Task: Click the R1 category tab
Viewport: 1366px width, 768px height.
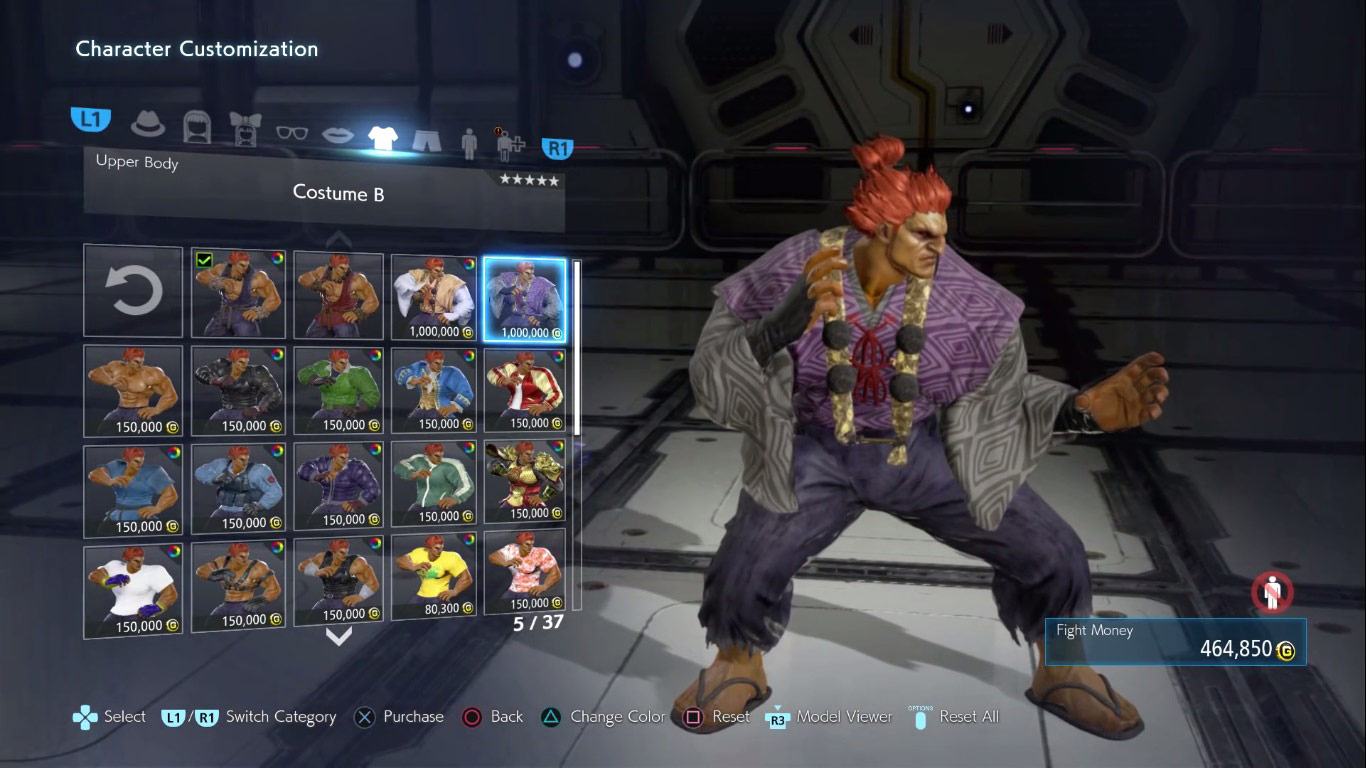Action: (x=557, y=147)
